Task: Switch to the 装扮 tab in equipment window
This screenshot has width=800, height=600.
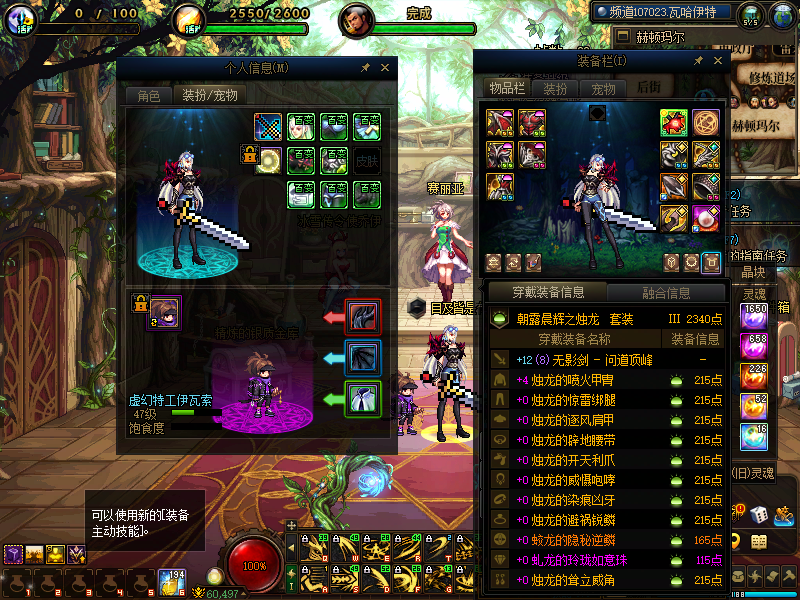Action: (x=555, y=88)
